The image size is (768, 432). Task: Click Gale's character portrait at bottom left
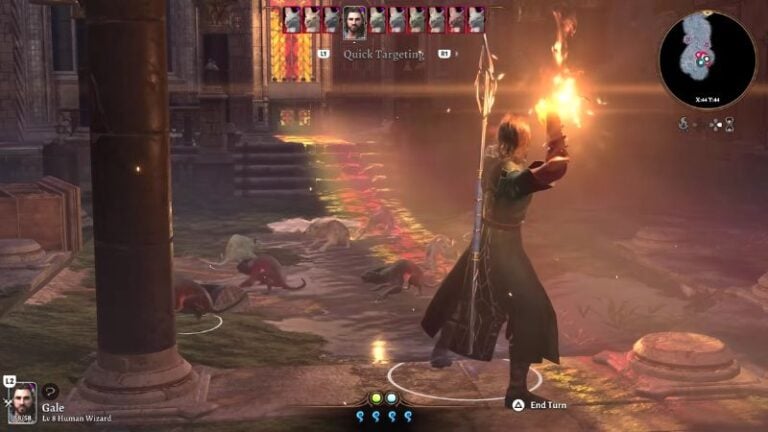(x=22, y=402)
